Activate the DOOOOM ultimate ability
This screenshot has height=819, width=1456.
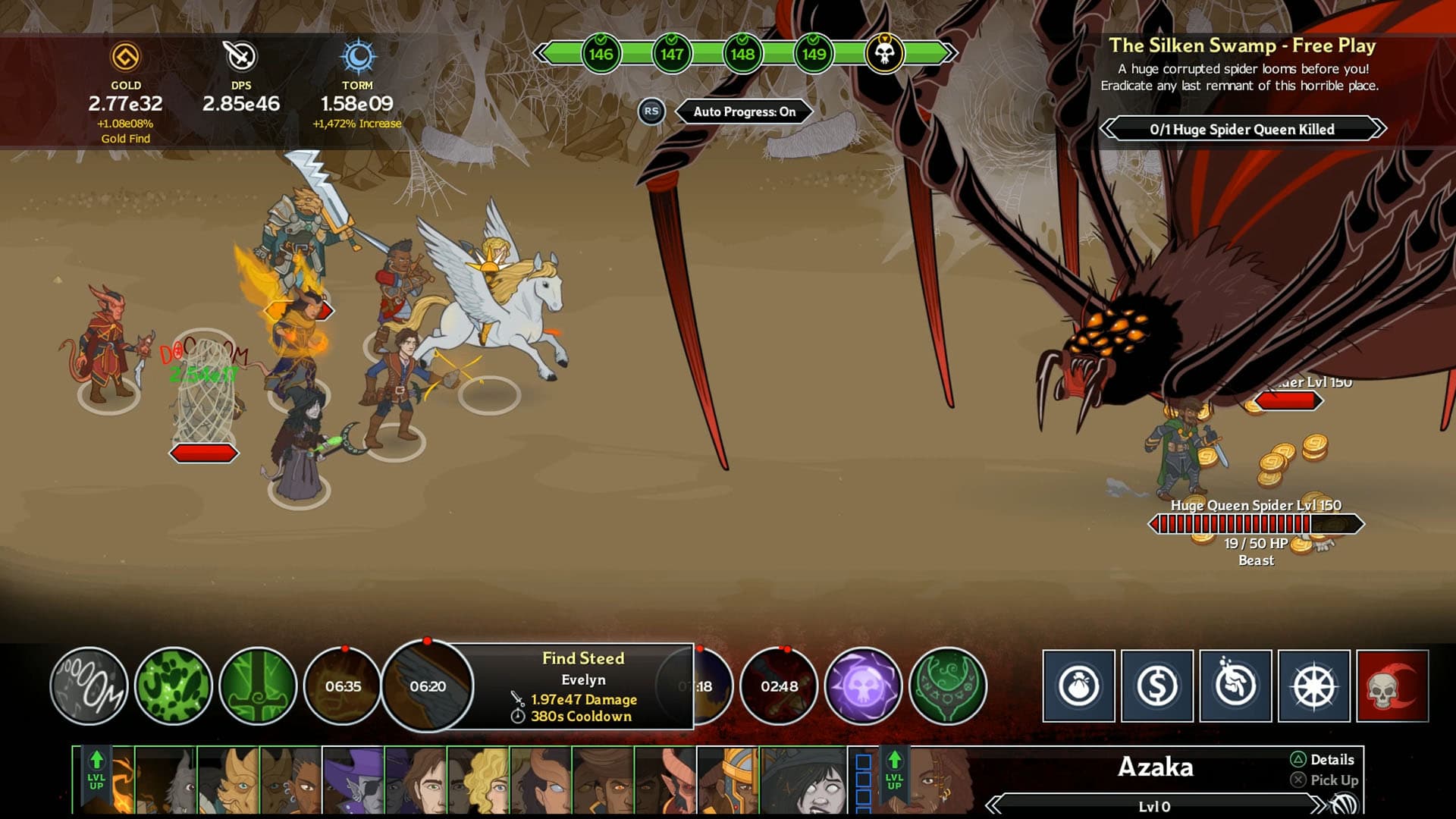click(x=89, y=686)
